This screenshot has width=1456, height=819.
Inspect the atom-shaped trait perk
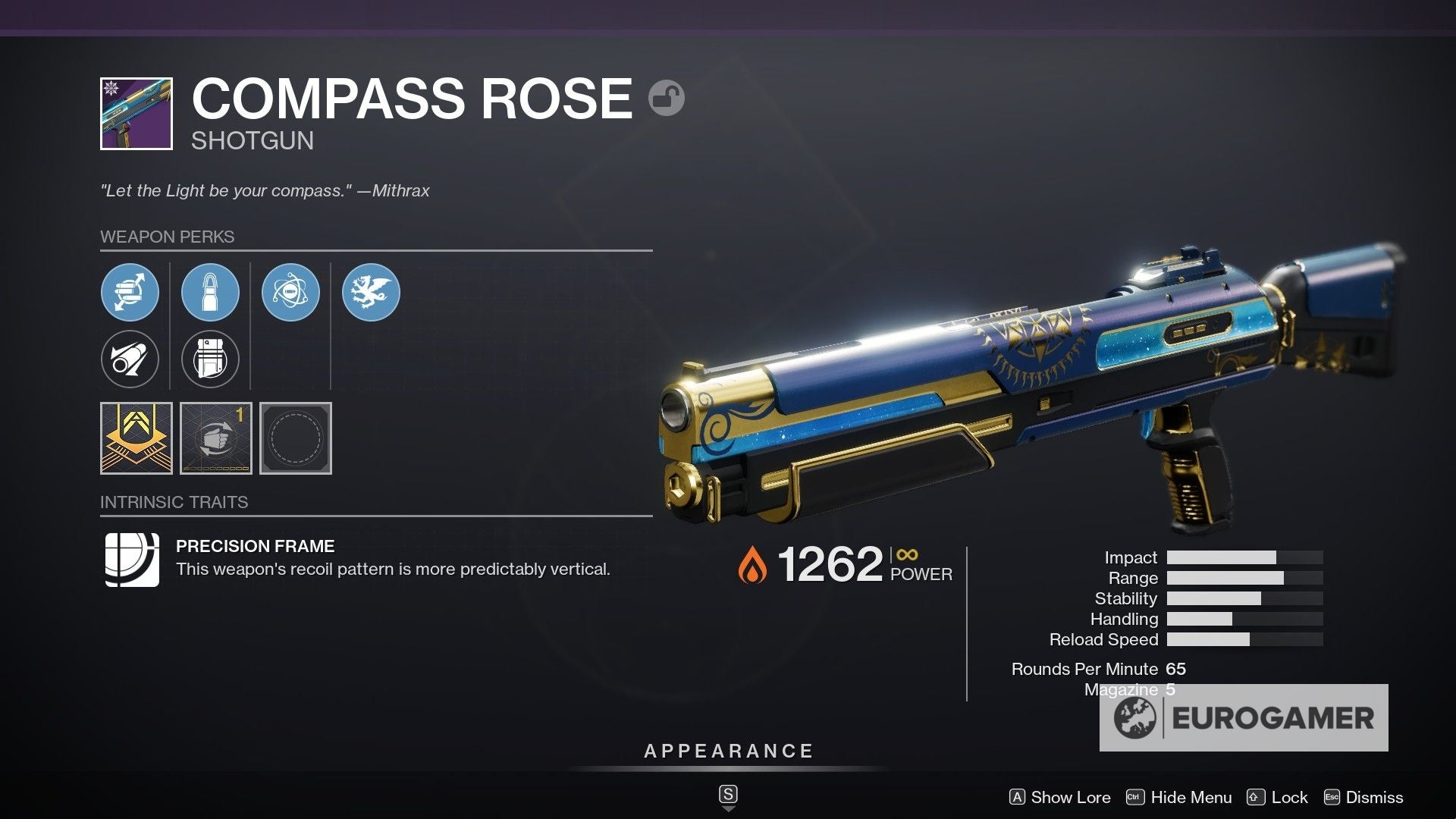tap(290, 292)
